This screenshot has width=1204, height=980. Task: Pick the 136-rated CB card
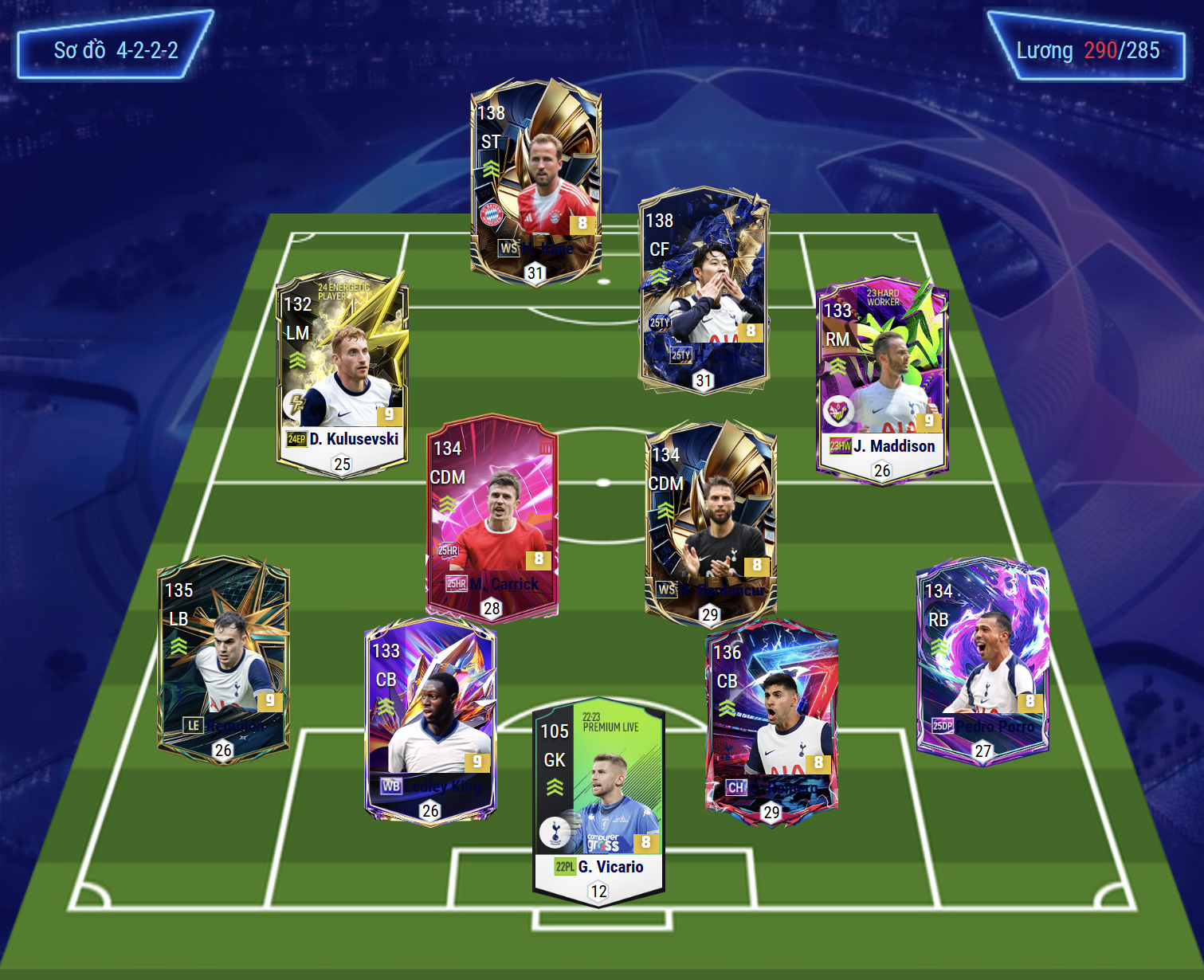(x=771, y=721)
